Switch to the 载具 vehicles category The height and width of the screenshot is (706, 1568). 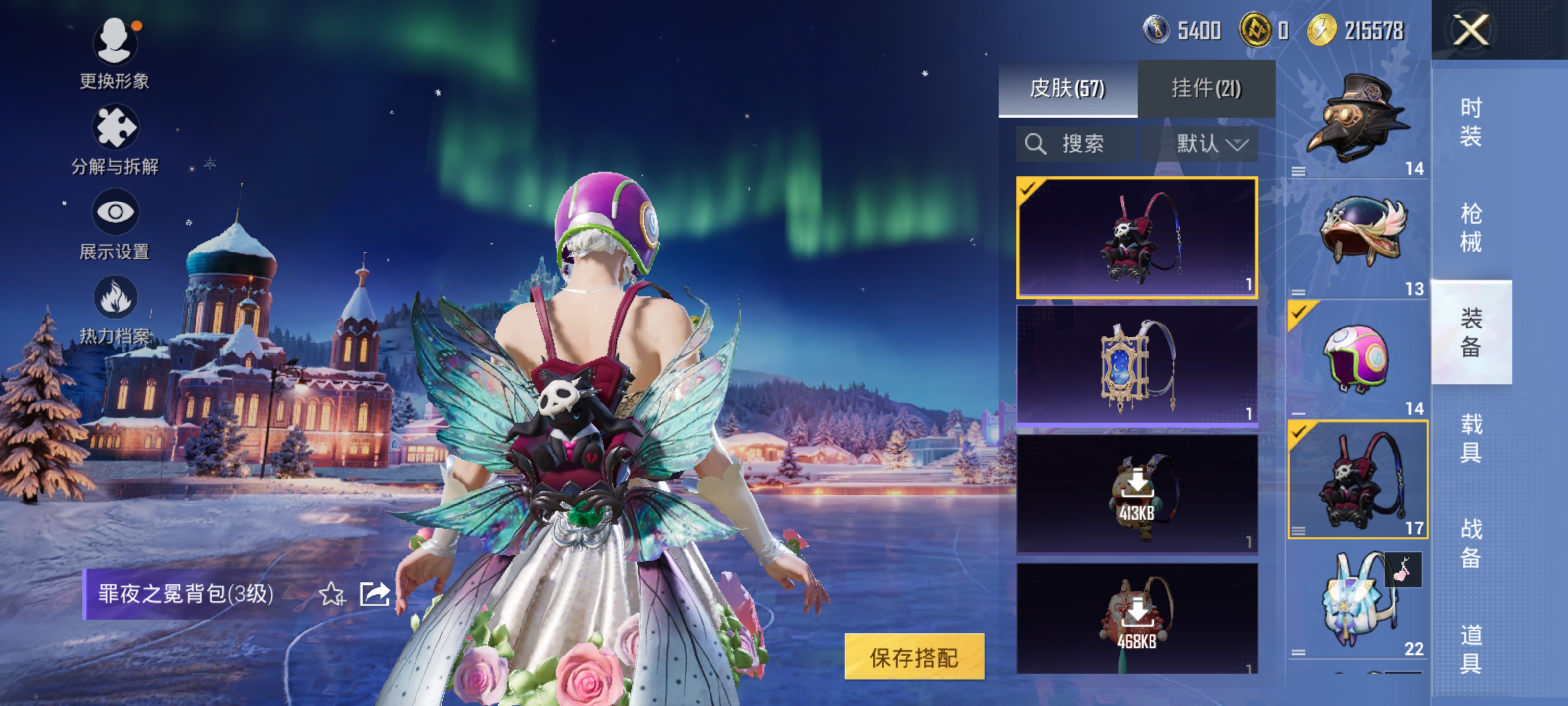1470,437
